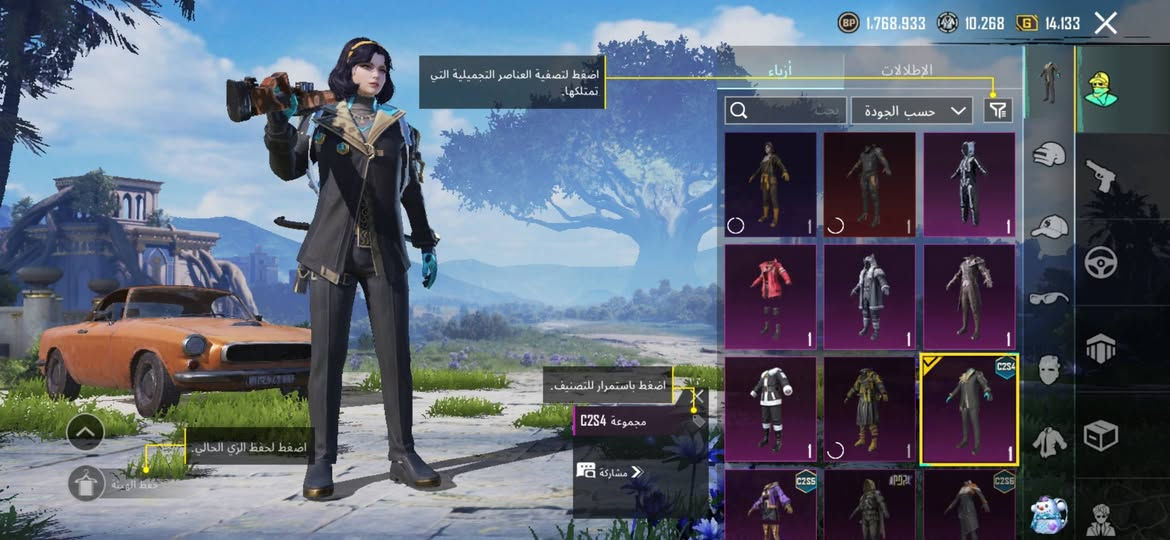The image size is (1170, 540).
Task: Click the filter owned items funnel button
Action: 998,110
